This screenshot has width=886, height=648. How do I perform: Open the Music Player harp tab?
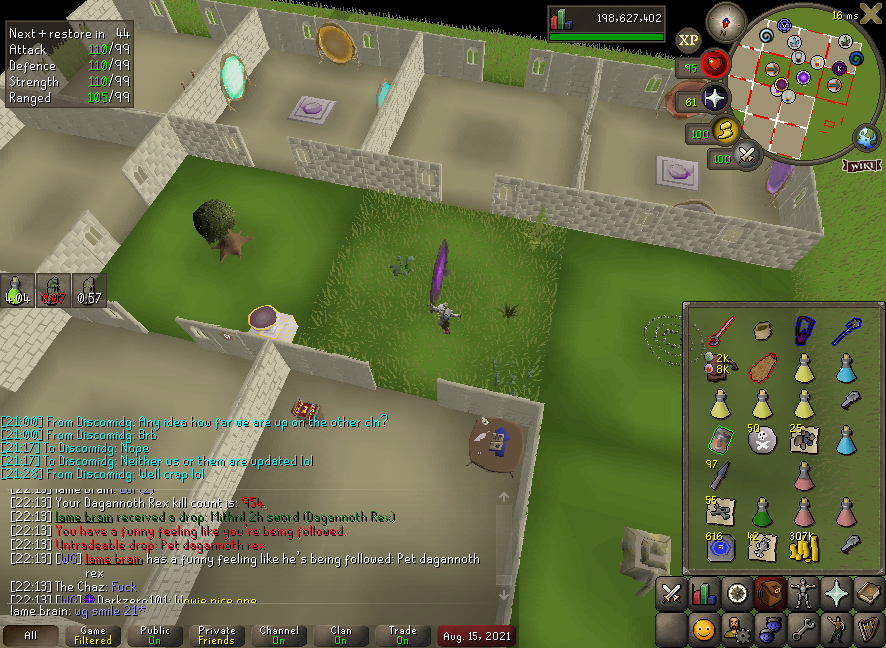[x=868, y=630]
